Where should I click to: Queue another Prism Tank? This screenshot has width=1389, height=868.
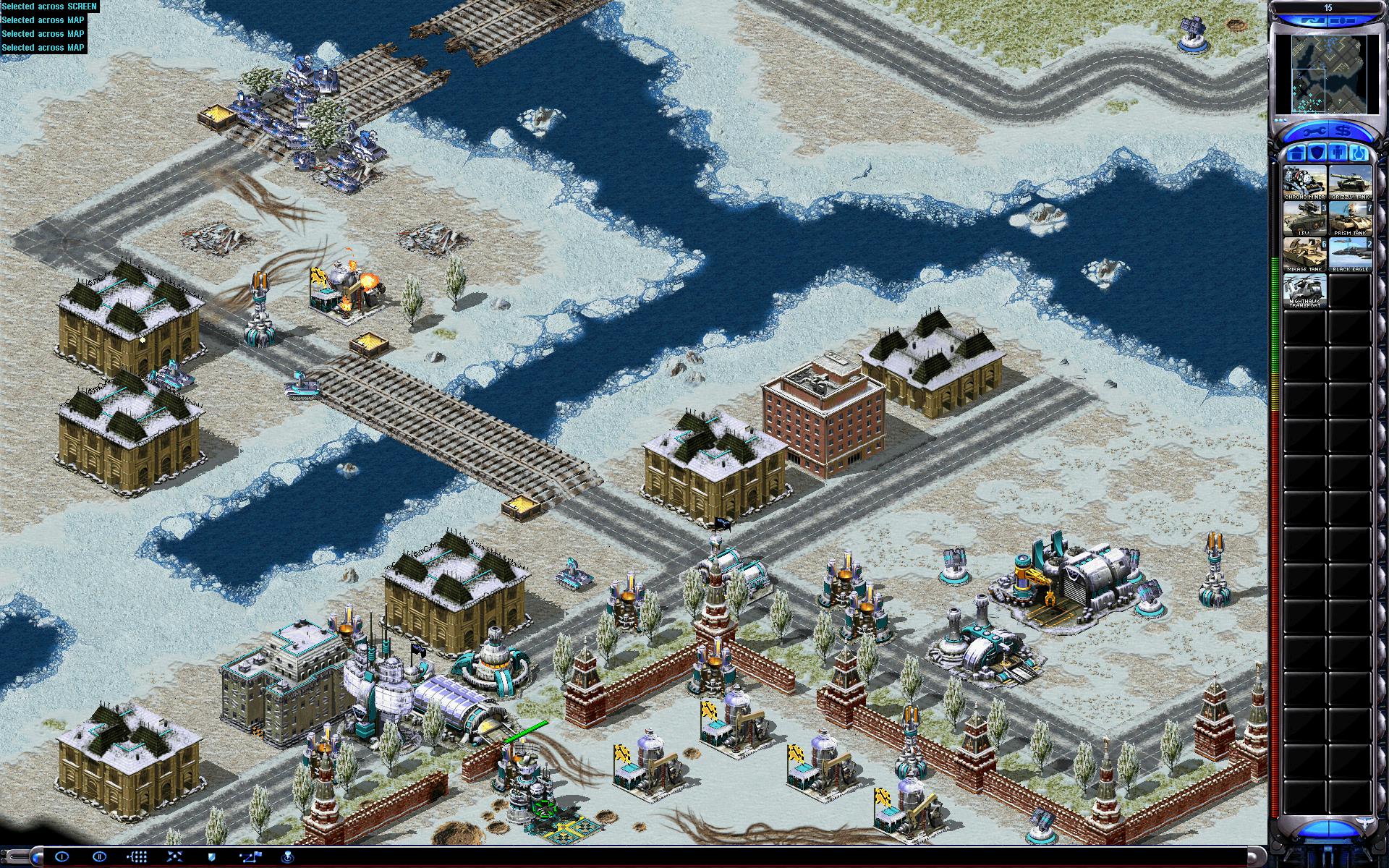coord(1350,218)
